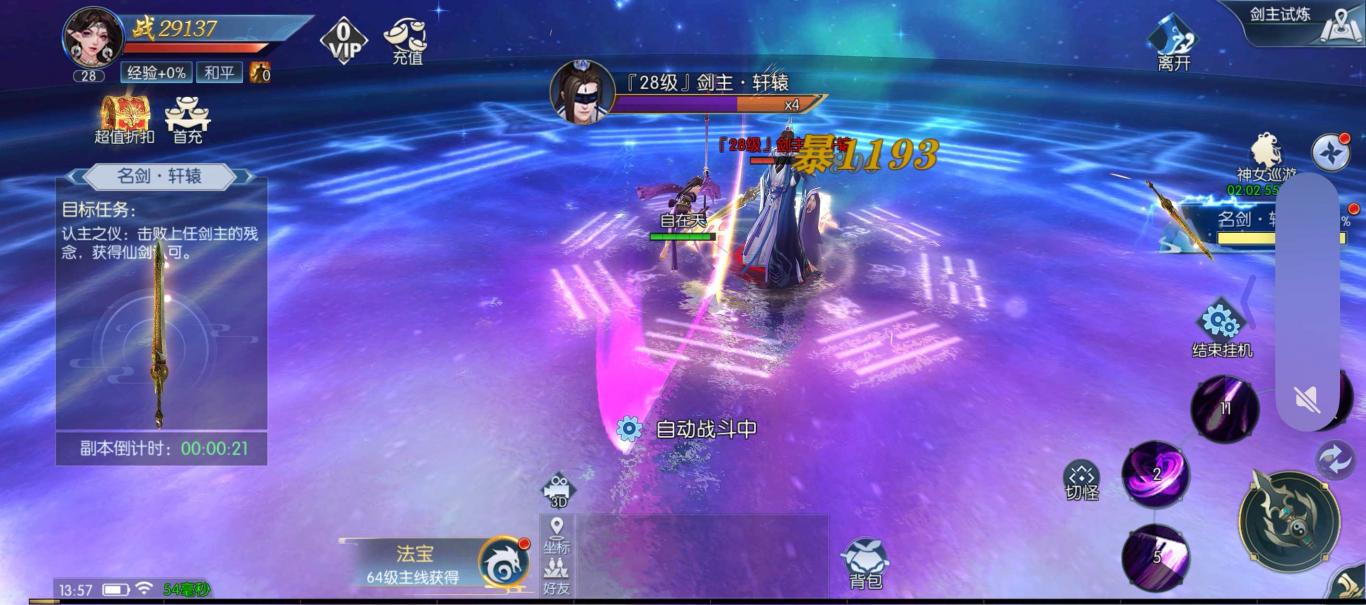Use the main sword attack button

[1289, 521]
